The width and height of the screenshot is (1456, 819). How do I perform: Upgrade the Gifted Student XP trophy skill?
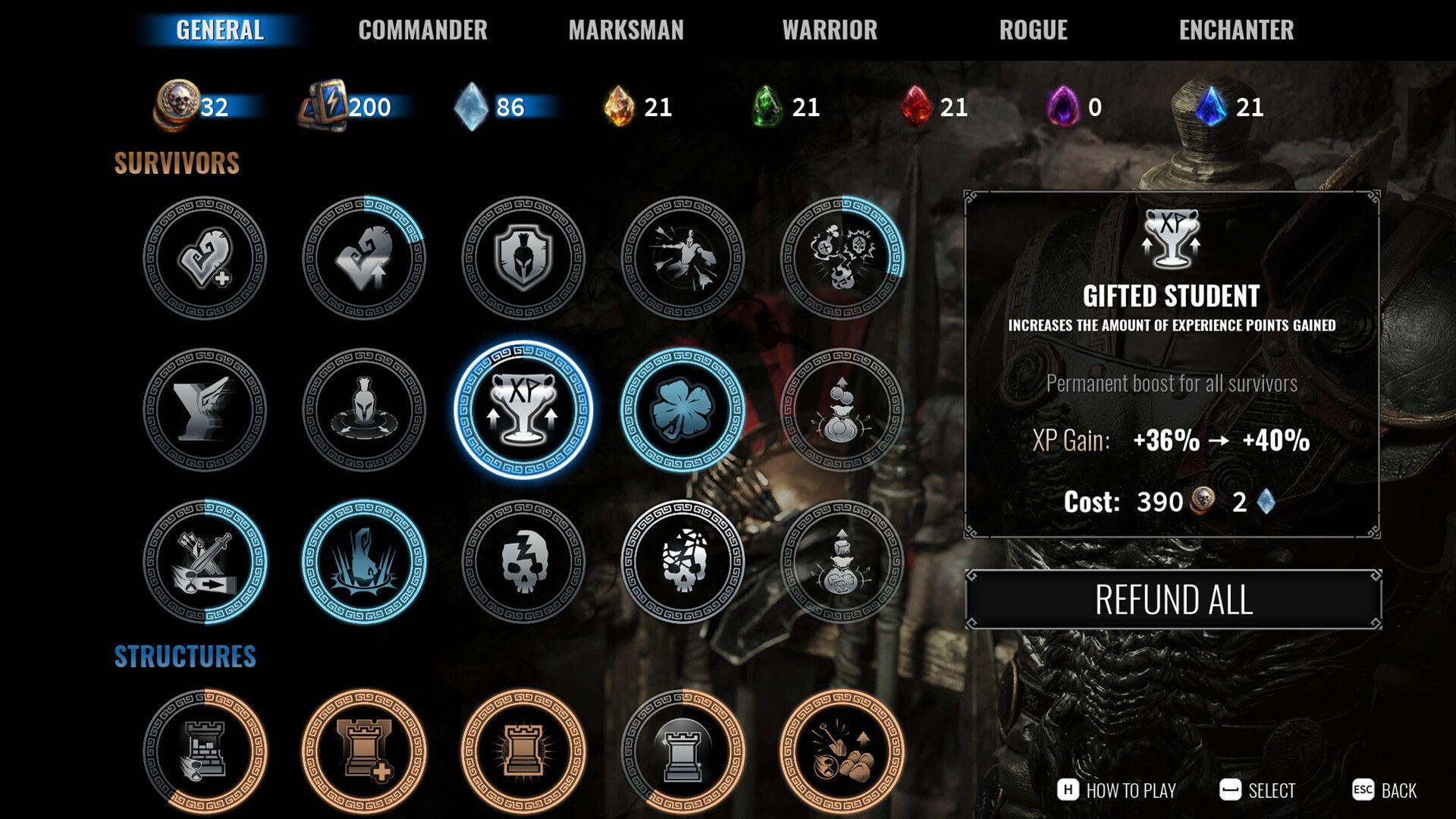pyautogui.click(x=523, y=409)
